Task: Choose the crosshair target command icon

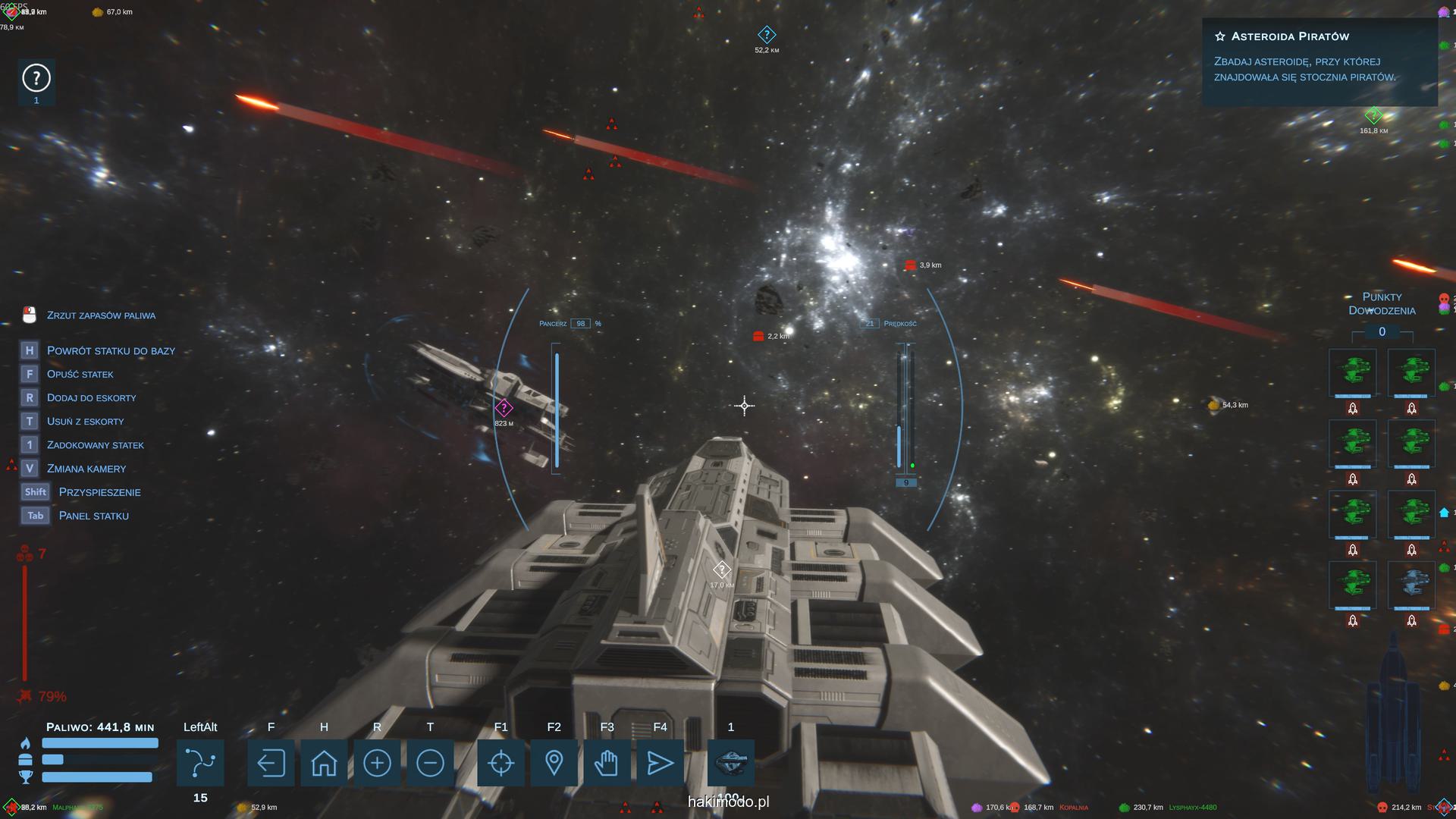Action: point(500,763)
